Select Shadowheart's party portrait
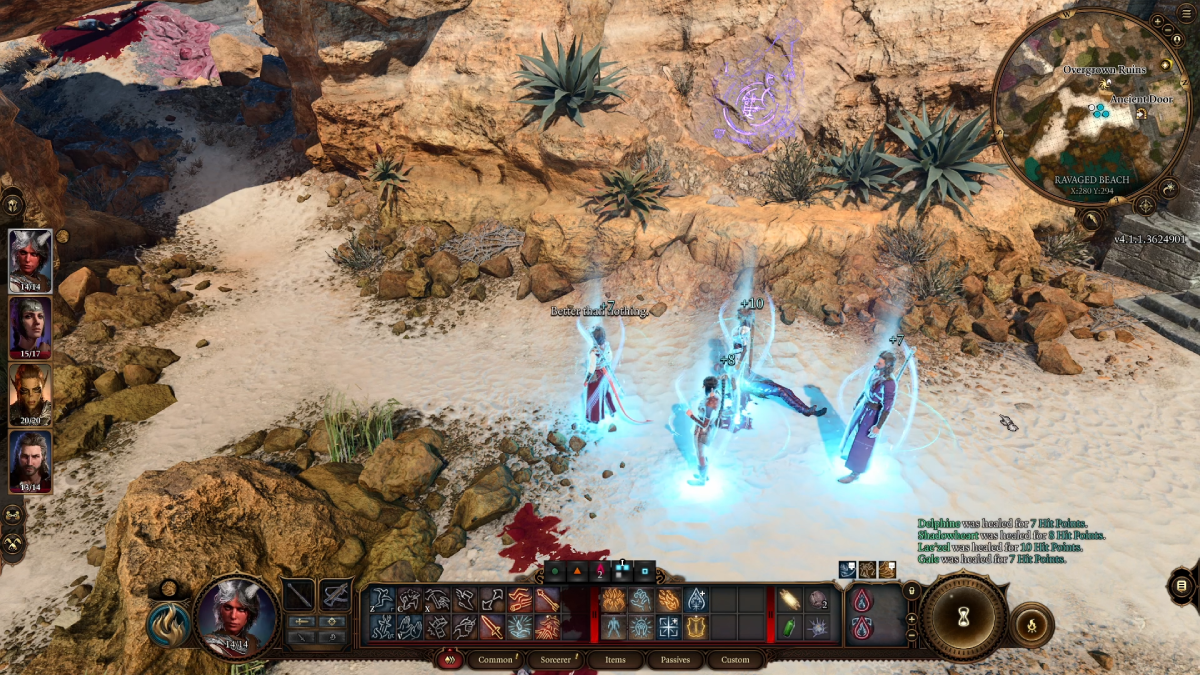This screenshot has height=675, width=1200. click(30, 327)
